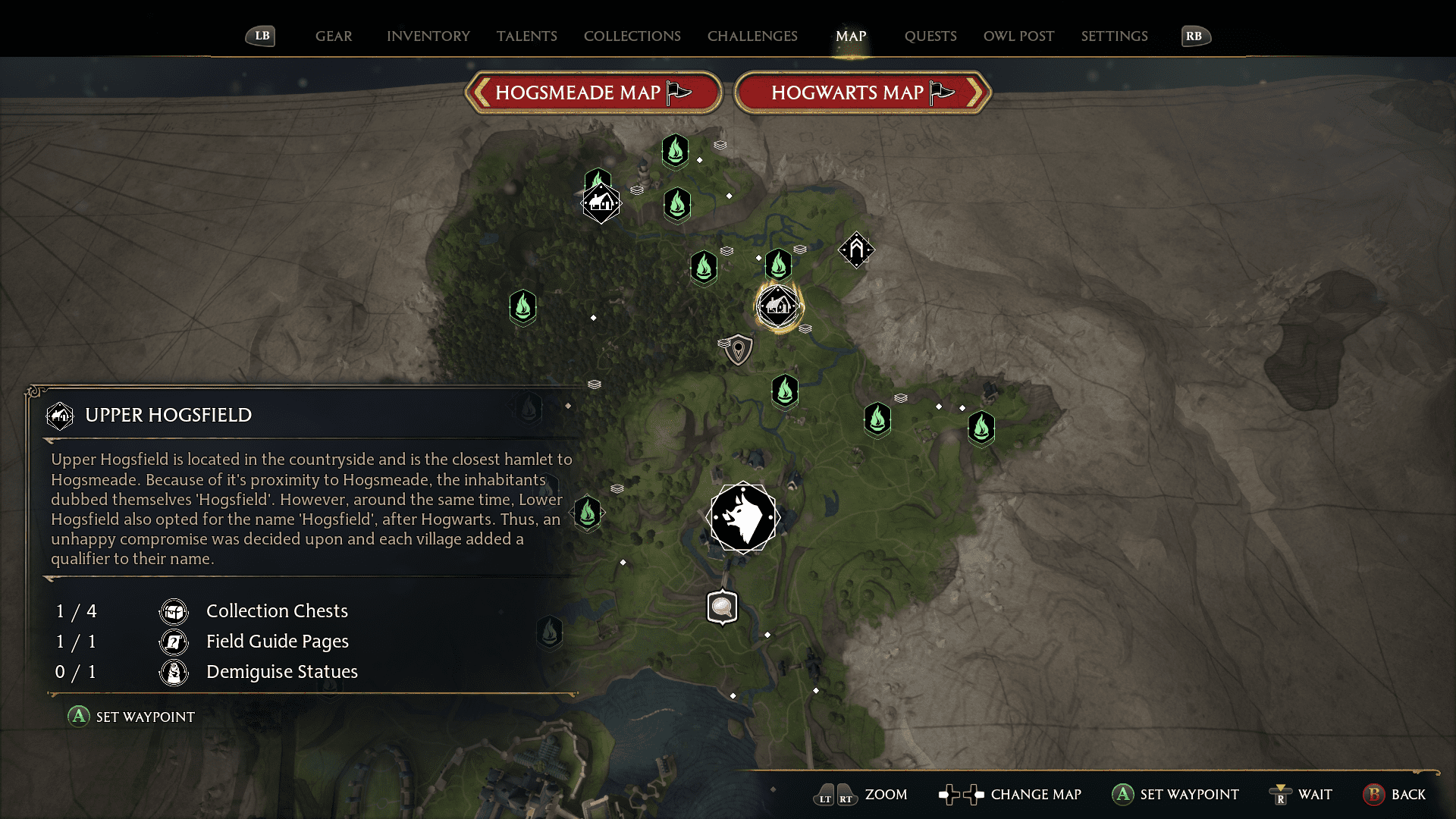The image size is (1456, 819).
Task: Click the LB bumper icon in the top bar
Action: point(260,36)
